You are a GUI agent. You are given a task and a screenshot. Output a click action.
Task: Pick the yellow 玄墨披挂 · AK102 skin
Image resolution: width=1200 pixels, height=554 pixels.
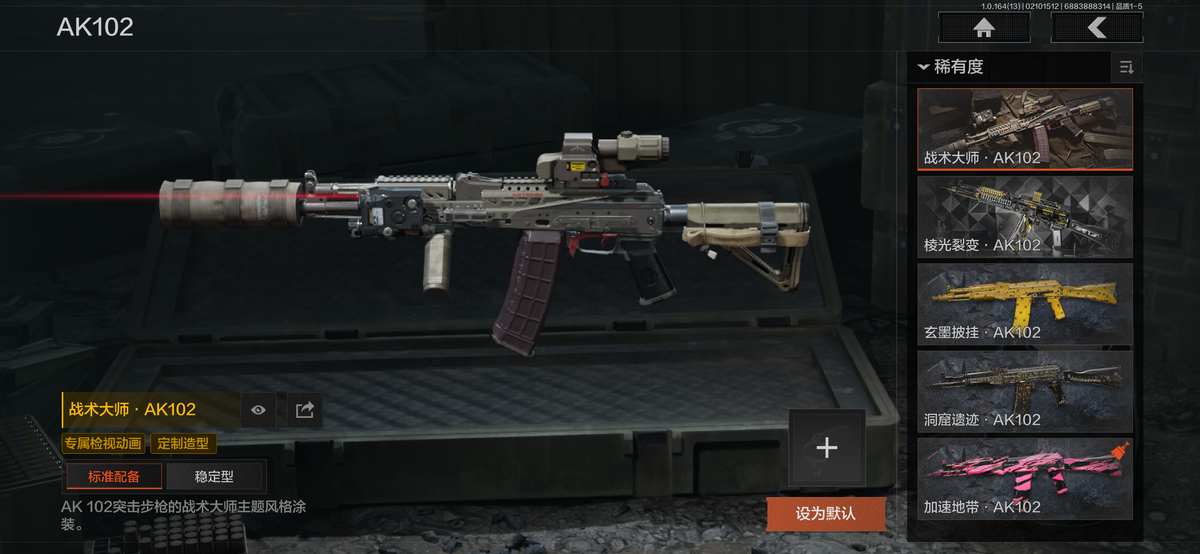1025,304
